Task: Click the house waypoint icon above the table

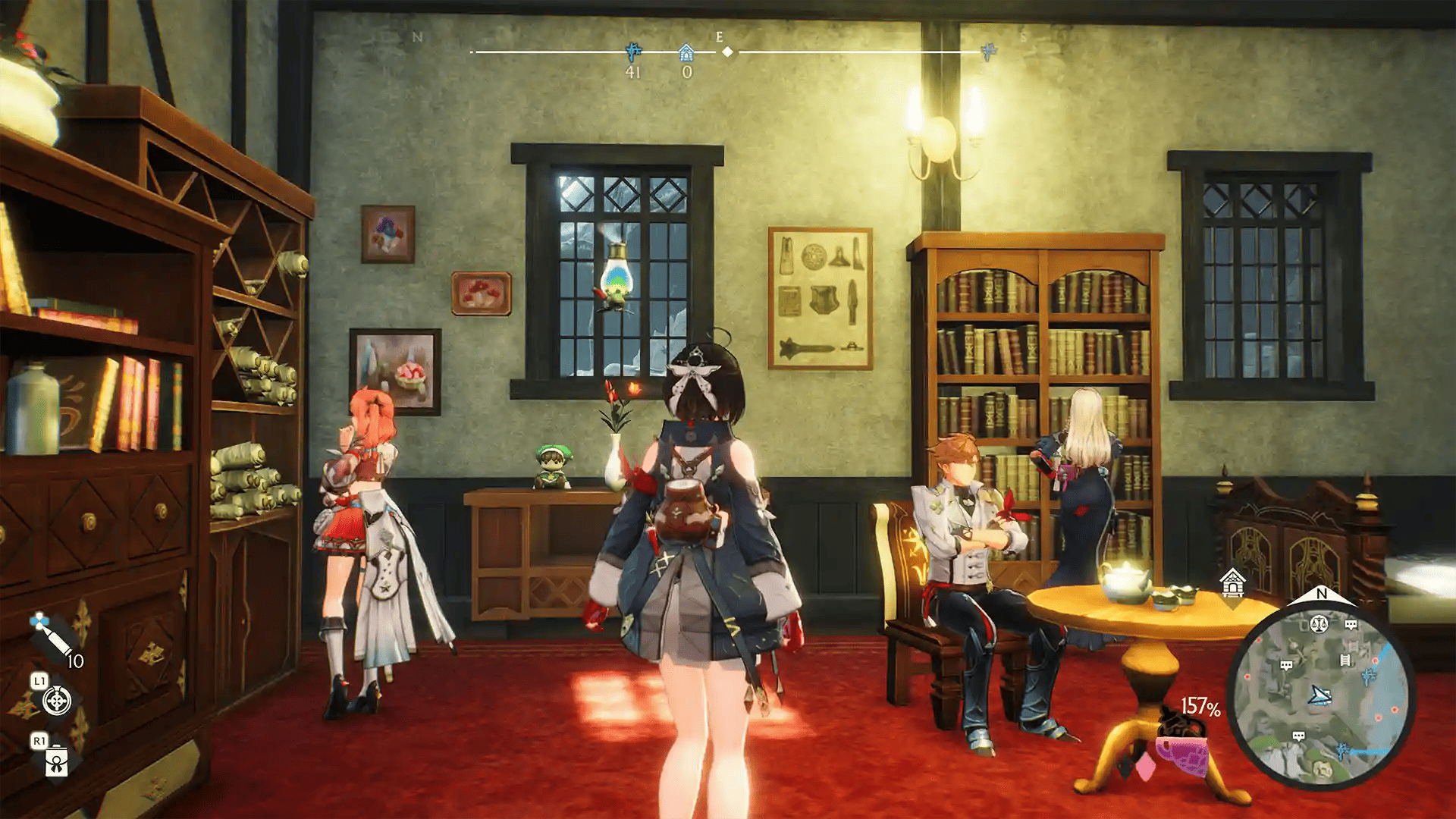Action: coord(1232,583)
